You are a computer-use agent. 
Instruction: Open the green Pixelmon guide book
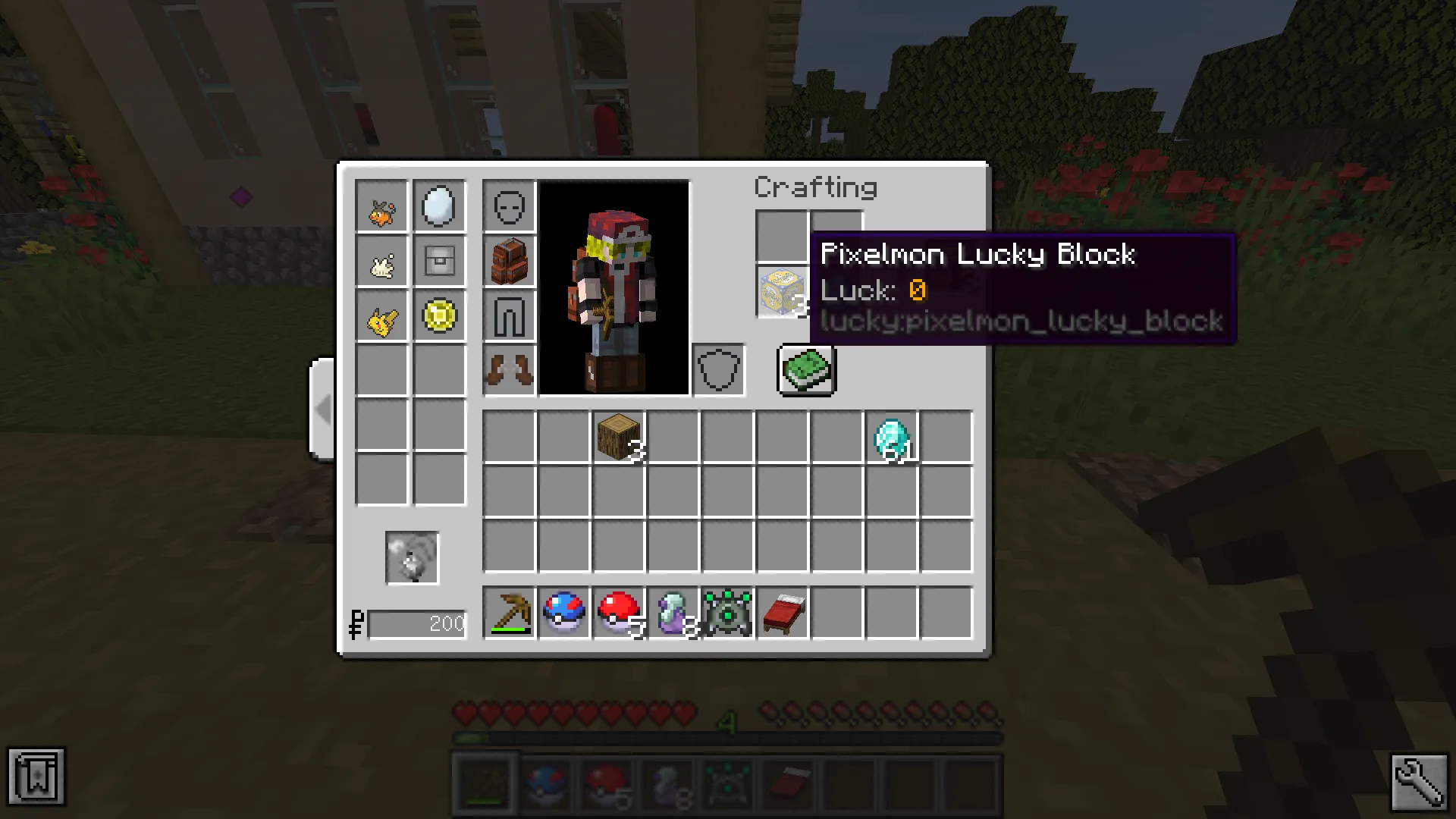(805, 369)
